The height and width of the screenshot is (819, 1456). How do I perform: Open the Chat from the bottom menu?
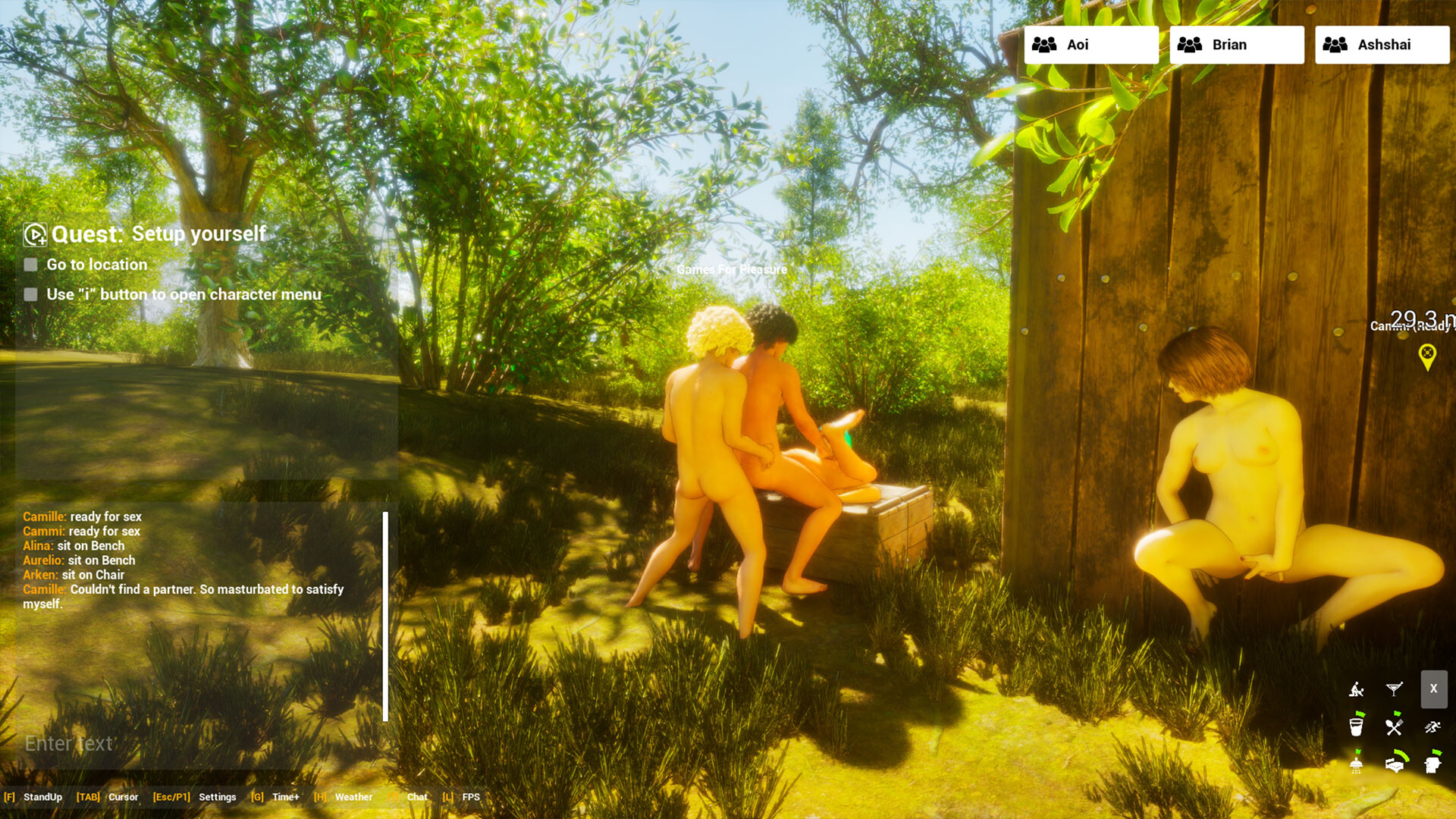pyautogui.click(x=416, y=797)
